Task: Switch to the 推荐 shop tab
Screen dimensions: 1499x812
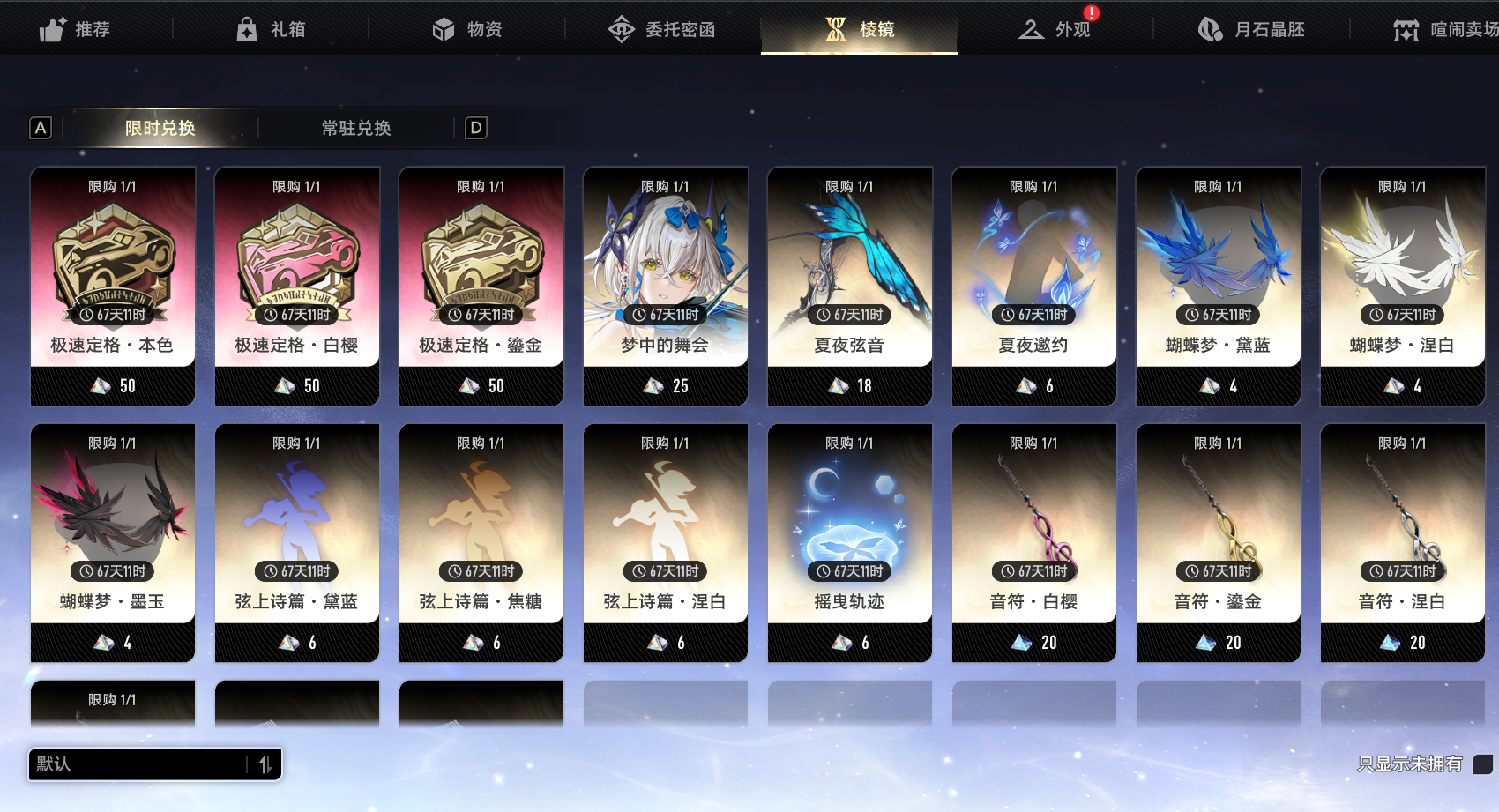Action: [76, 29]
